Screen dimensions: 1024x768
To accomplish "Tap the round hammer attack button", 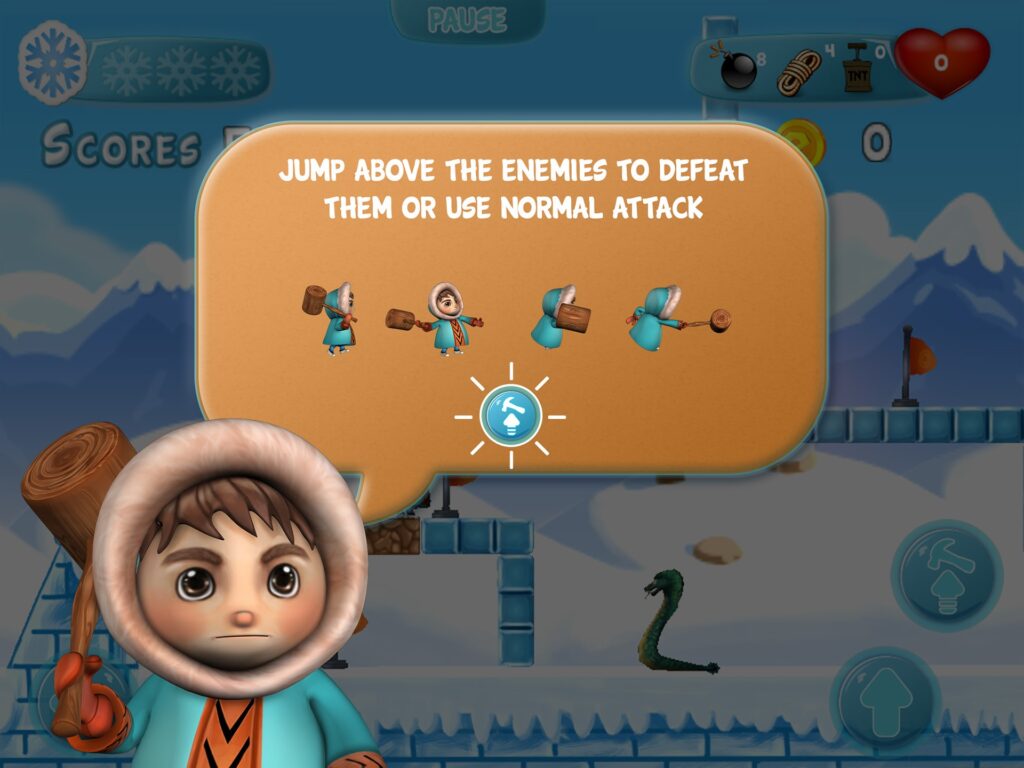I will click(x=946, y=575).
